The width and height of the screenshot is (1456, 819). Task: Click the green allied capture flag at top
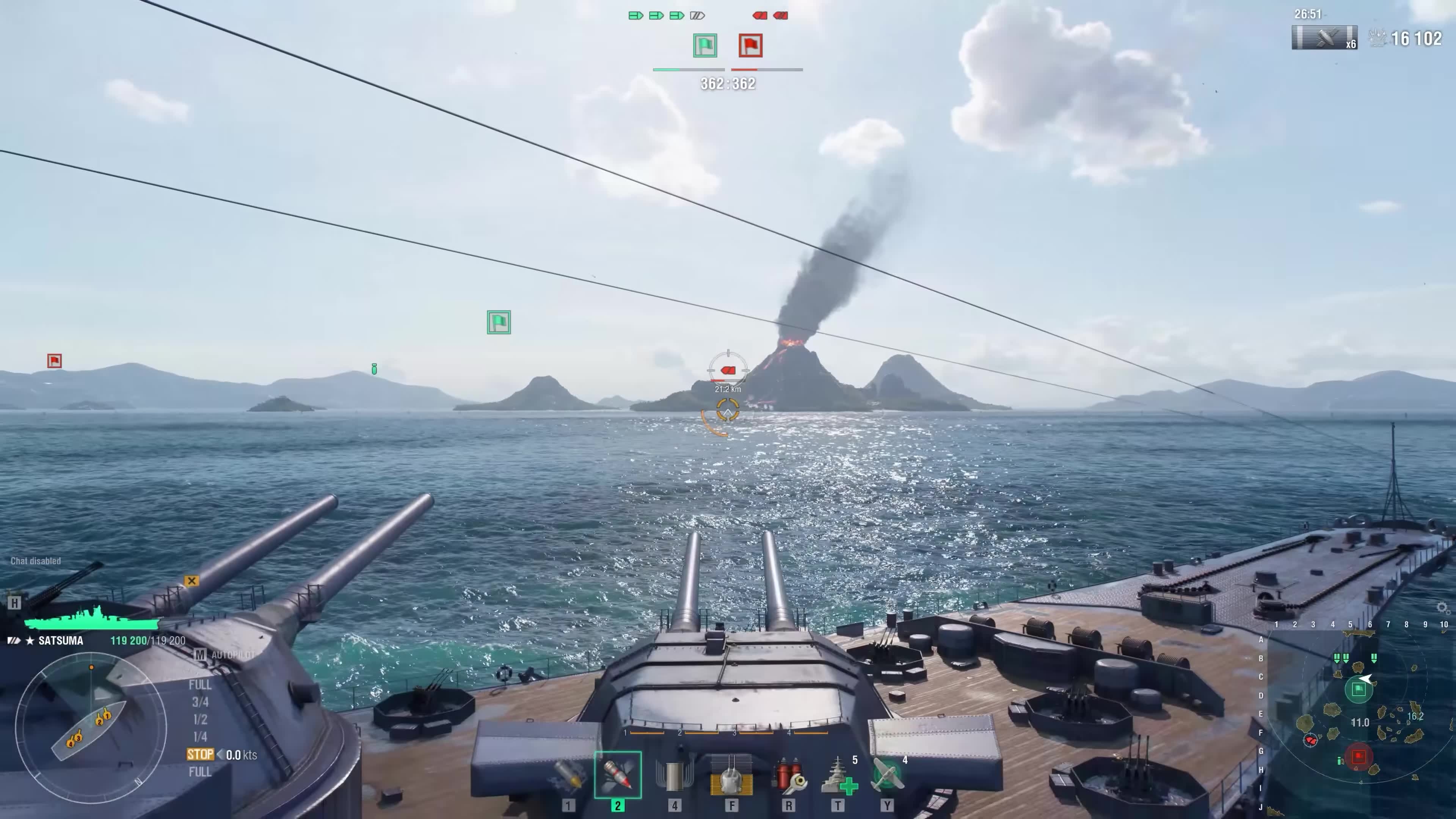click(705, 46)
